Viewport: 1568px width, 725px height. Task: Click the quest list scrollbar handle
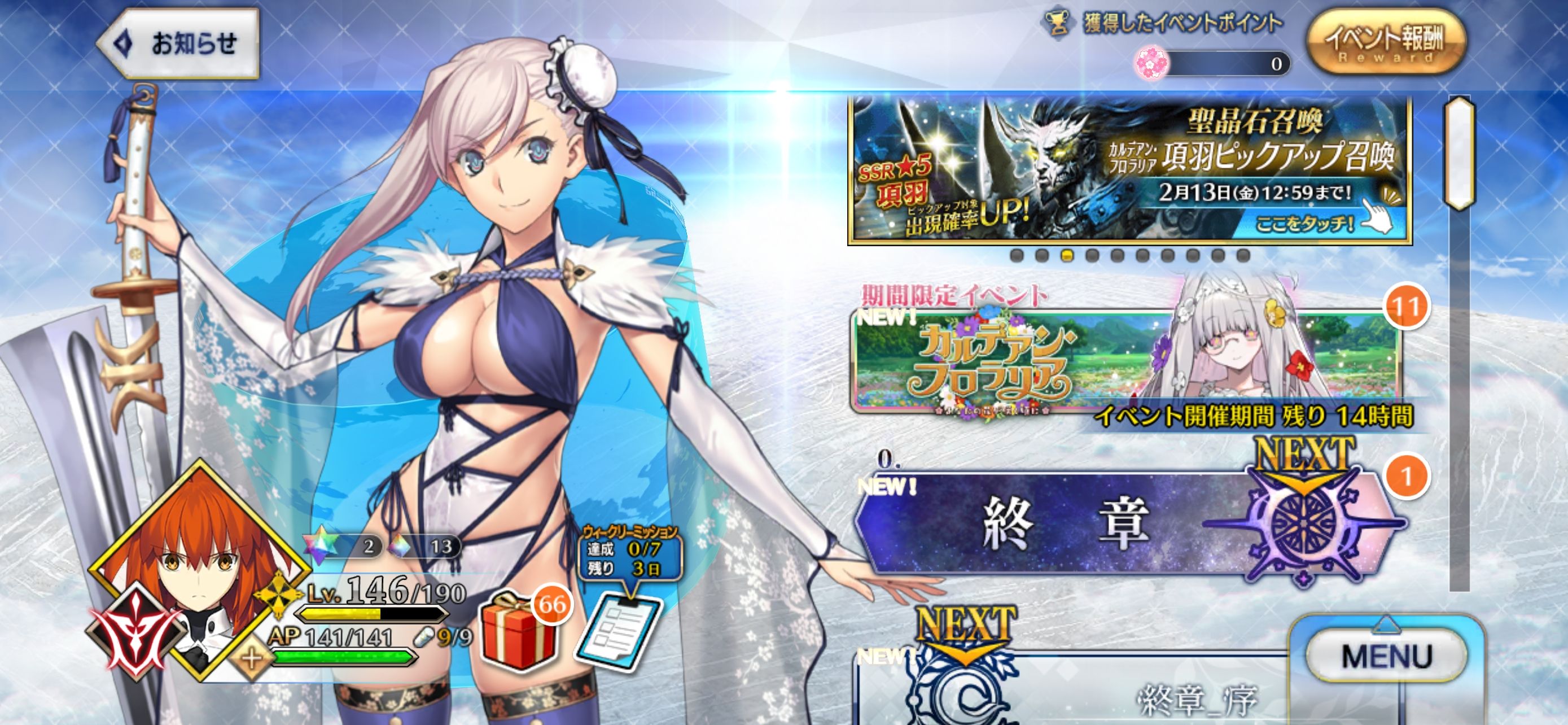tap(1460, 152)
